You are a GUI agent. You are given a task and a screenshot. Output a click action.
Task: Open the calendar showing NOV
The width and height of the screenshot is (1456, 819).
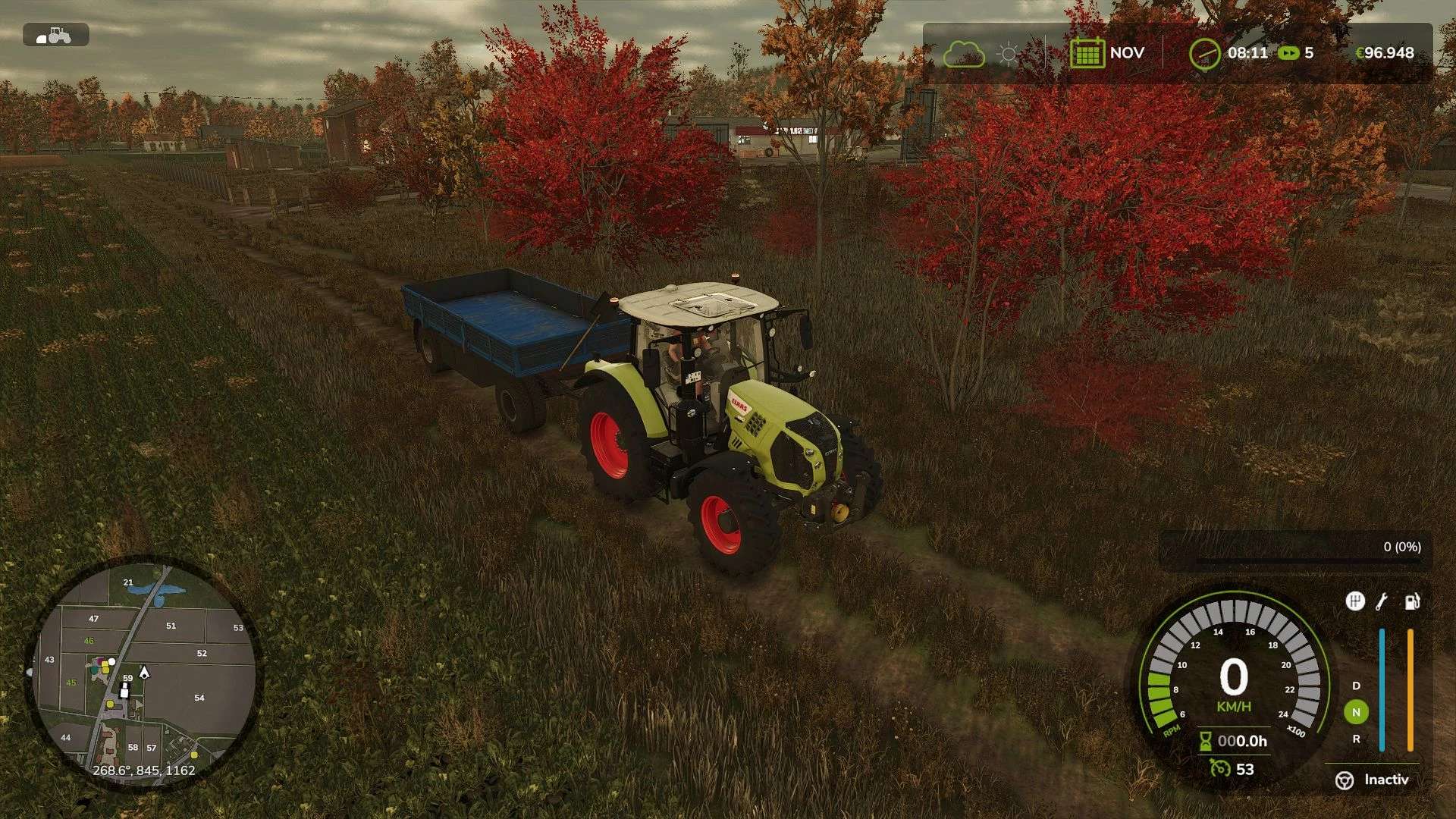point(1087,53)
